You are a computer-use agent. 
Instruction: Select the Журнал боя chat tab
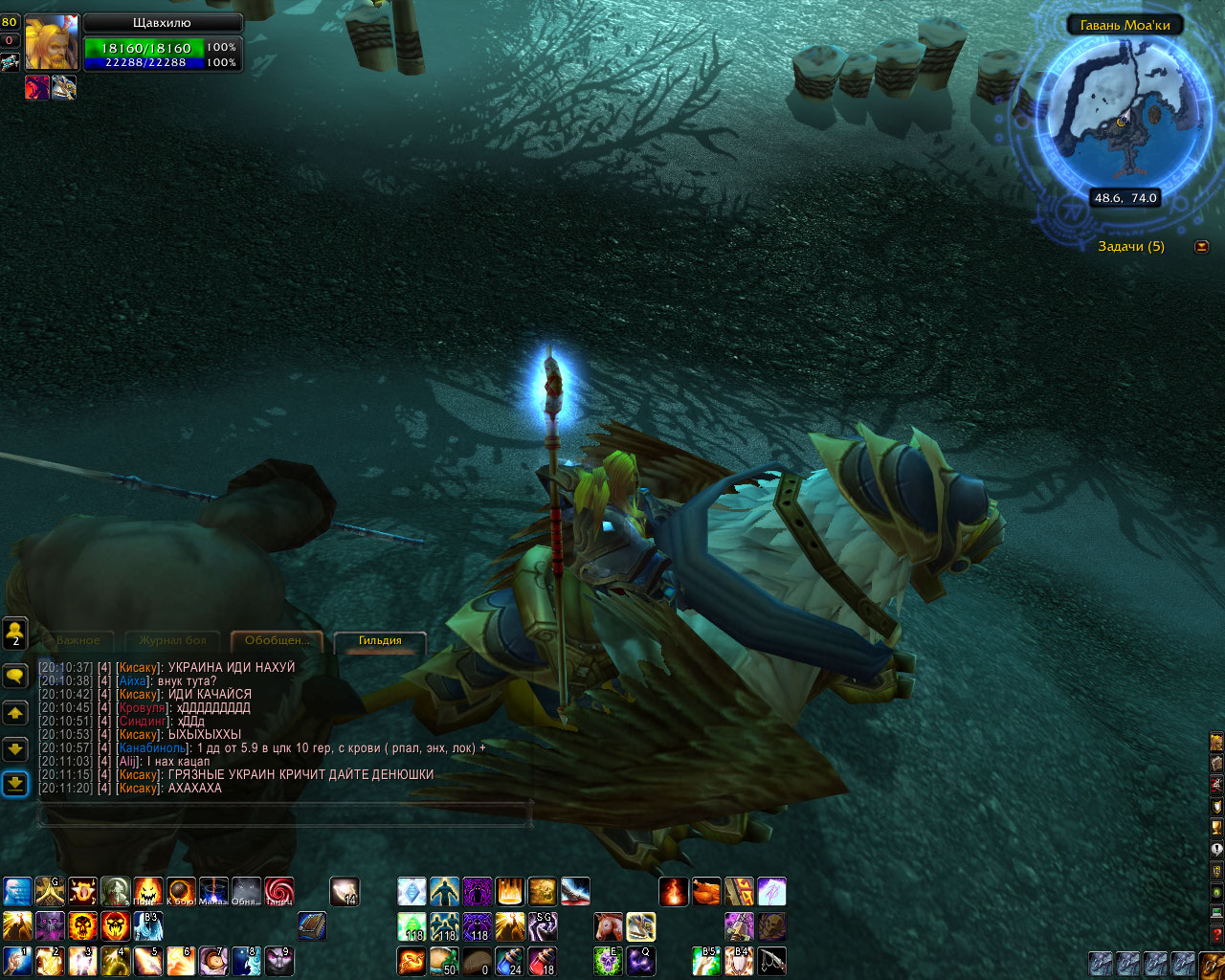[172, 641]
